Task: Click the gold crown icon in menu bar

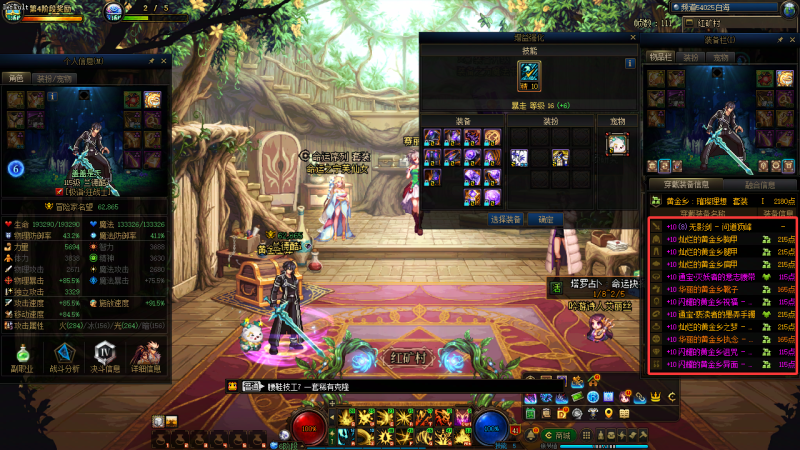Action: [657, 397]
